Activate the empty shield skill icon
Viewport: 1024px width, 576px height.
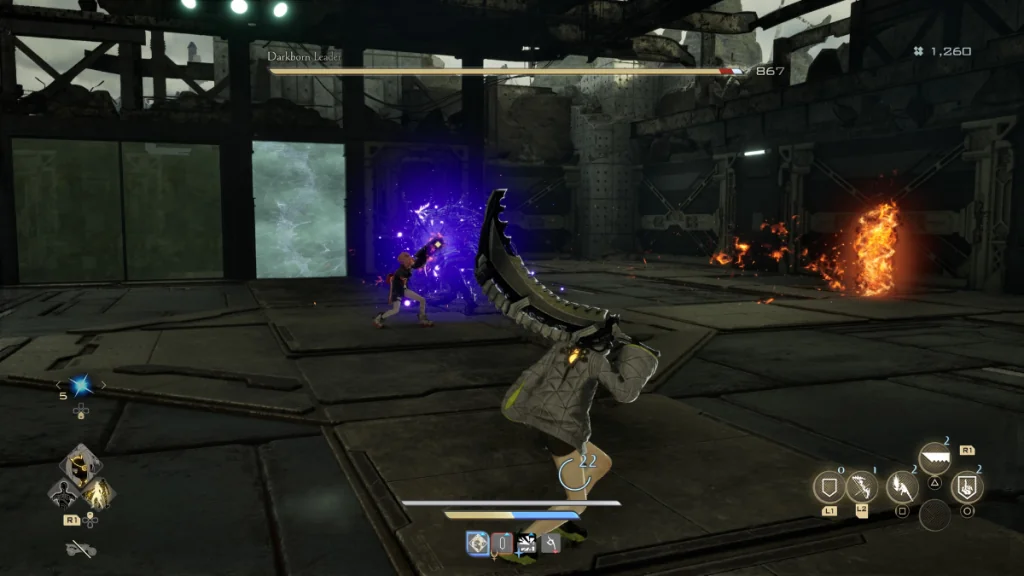829,488
